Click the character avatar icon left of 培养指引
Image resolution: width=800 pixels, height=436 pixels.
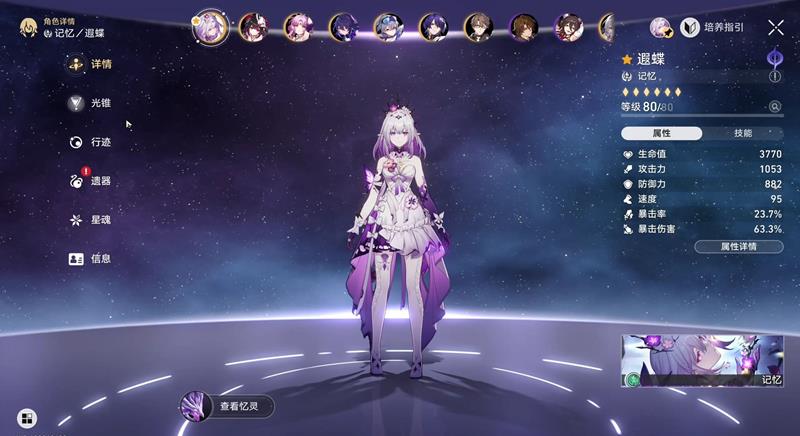pos(661,28)
